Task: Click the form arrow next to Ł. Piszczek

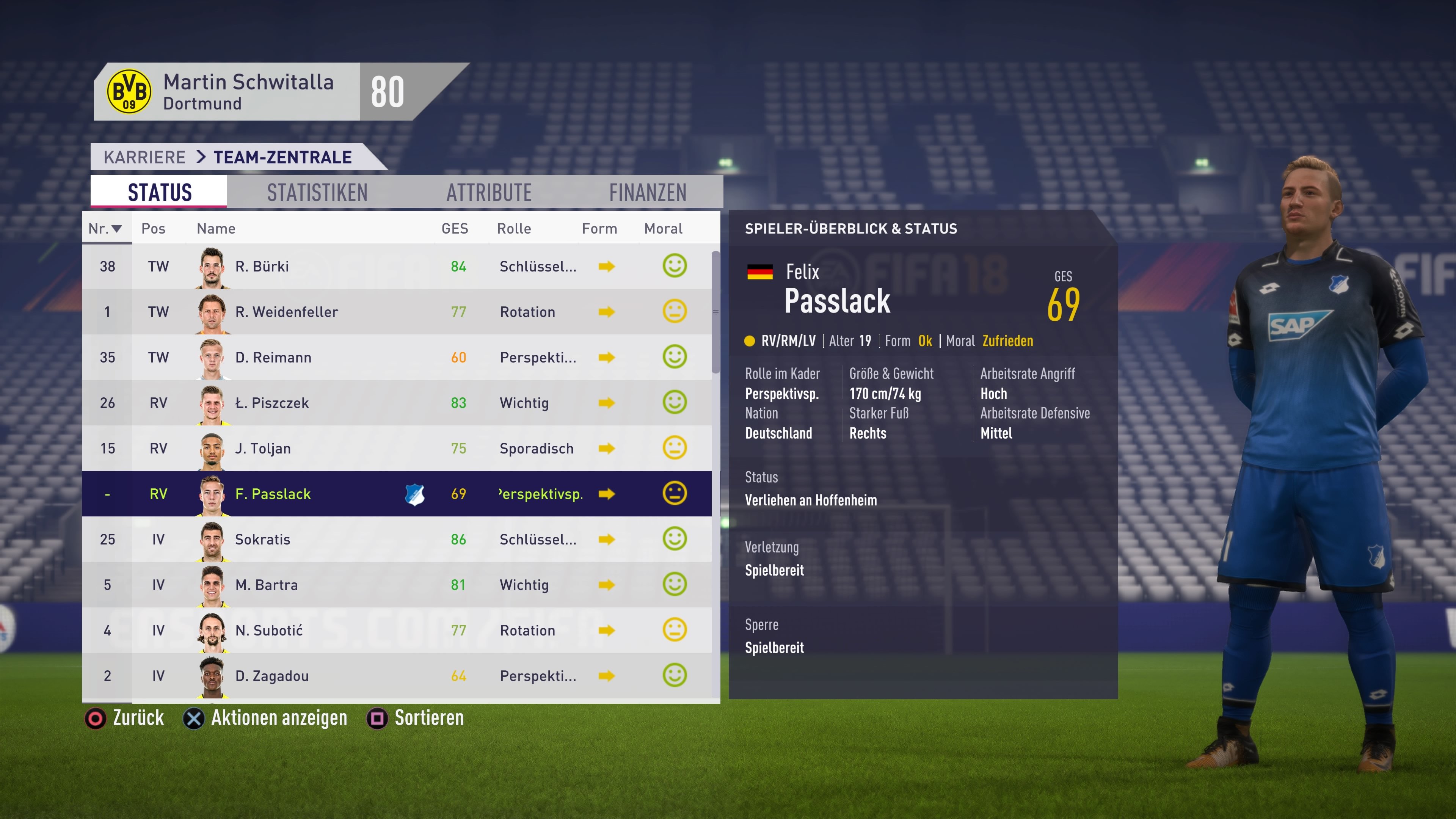Action: click(607, 402)
